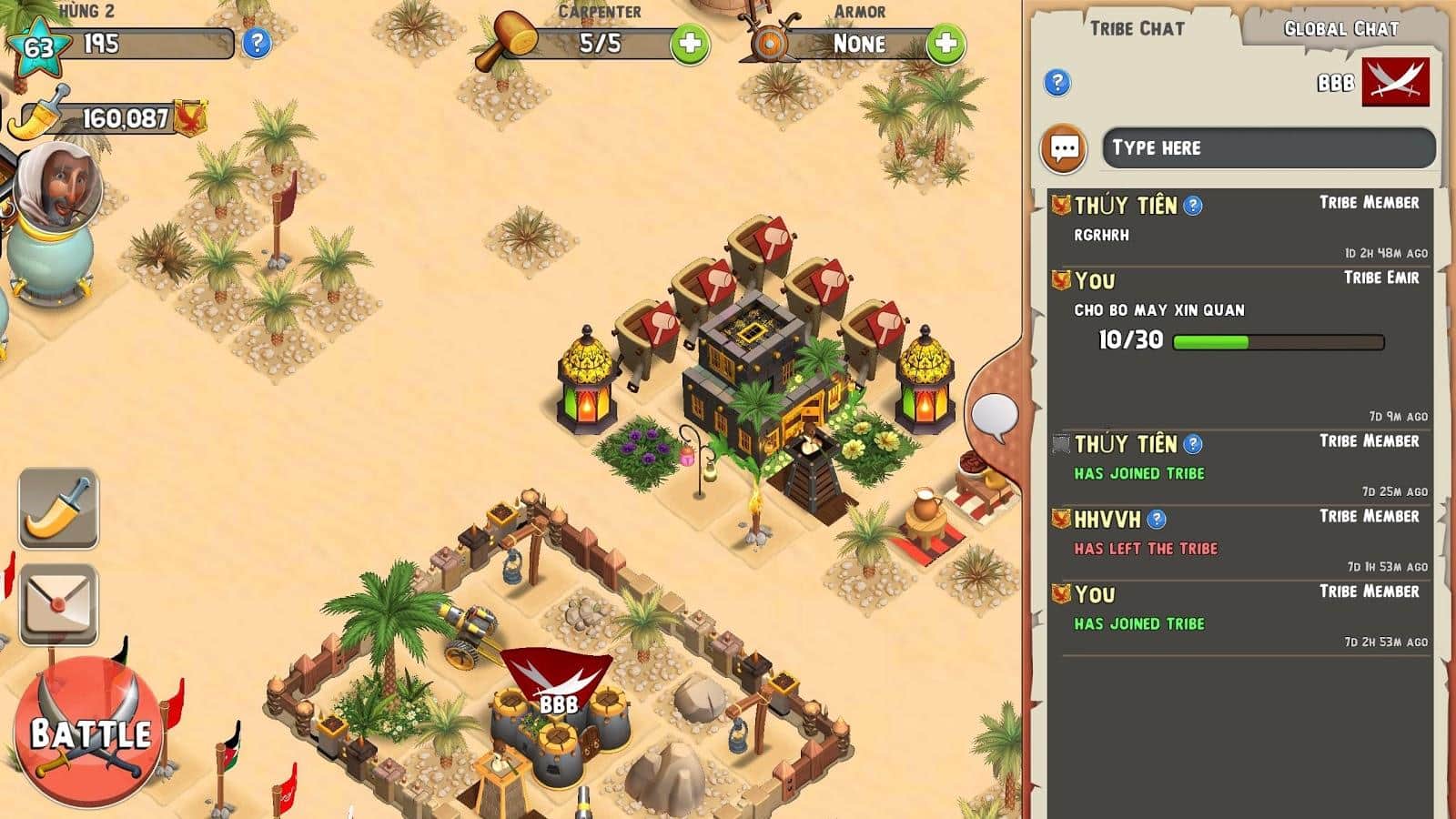This screenshot has width=1456, height=819.
Task: Show tribe chat help question mark
Action: click(1057, 83)
